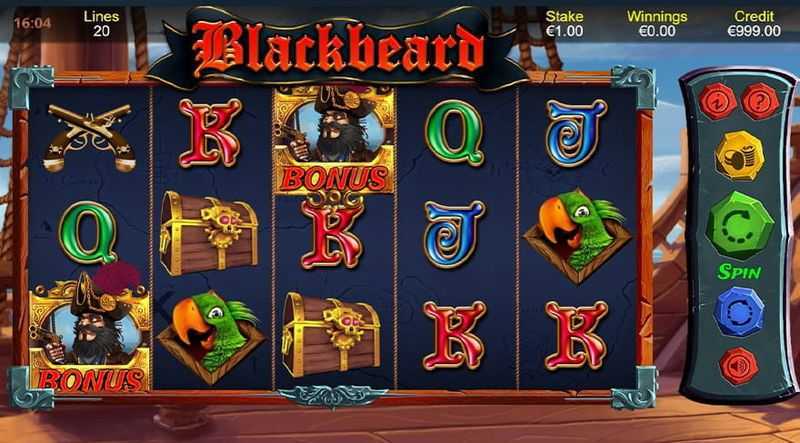Open the yellow coin stake button
Screen dimensions: 800x443
738,155
